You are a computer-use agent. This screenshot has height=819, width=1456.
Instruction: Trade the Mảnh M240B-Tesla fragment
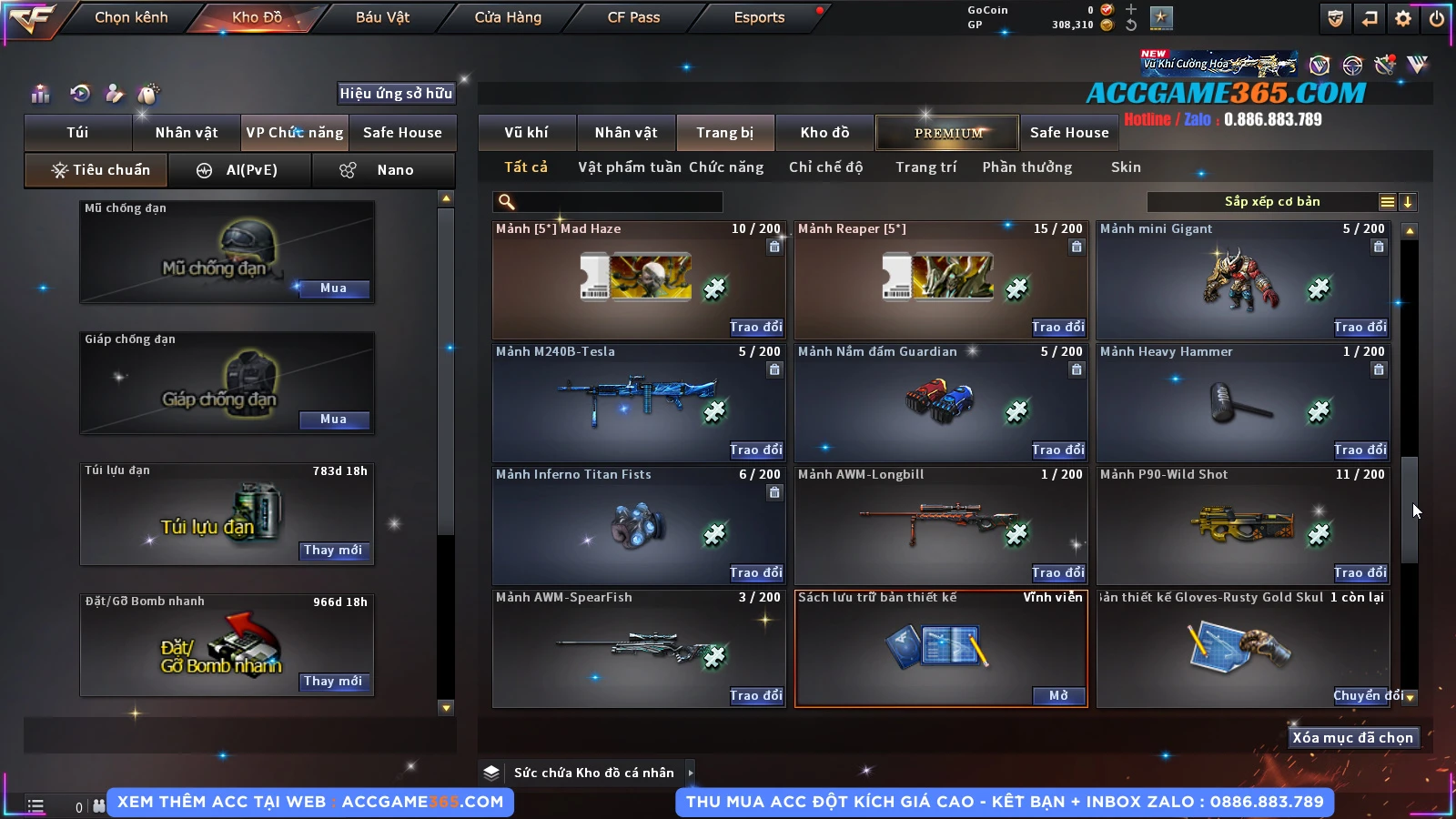tap(755, 450)
